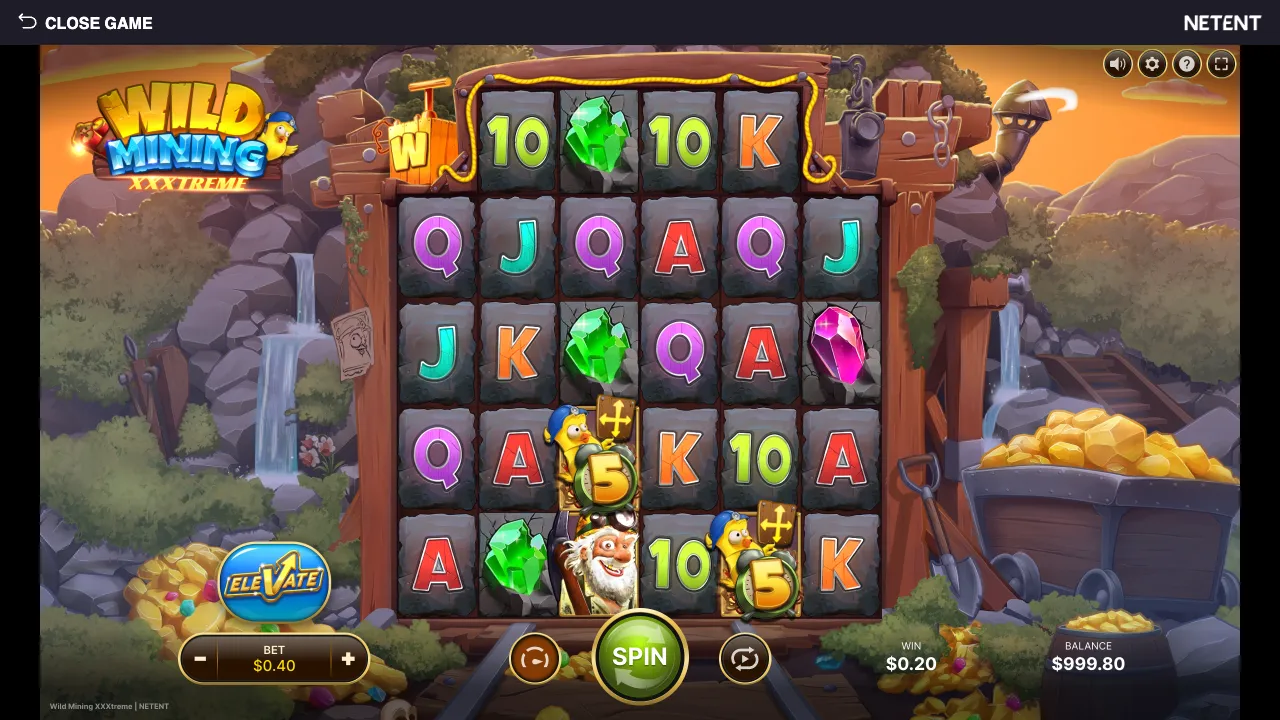
Task: Mute the game sound
Action: pos(1117,63)
